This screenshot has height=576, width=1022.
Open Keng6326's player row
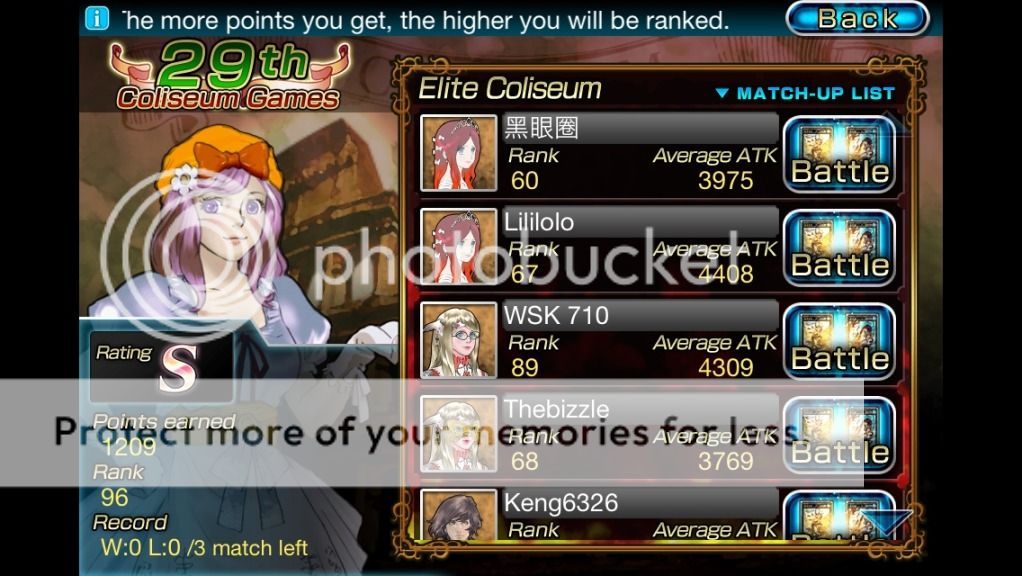(x=600, y=514)
